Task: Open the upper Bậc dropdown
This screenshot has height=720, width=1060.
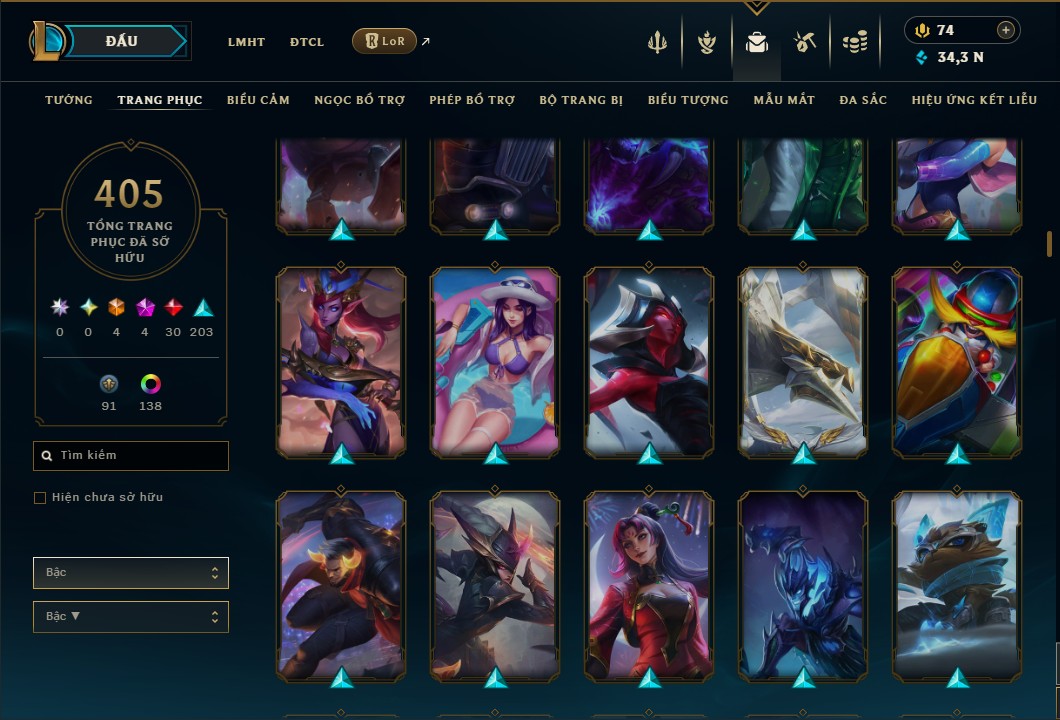Action: pos(131,573)
